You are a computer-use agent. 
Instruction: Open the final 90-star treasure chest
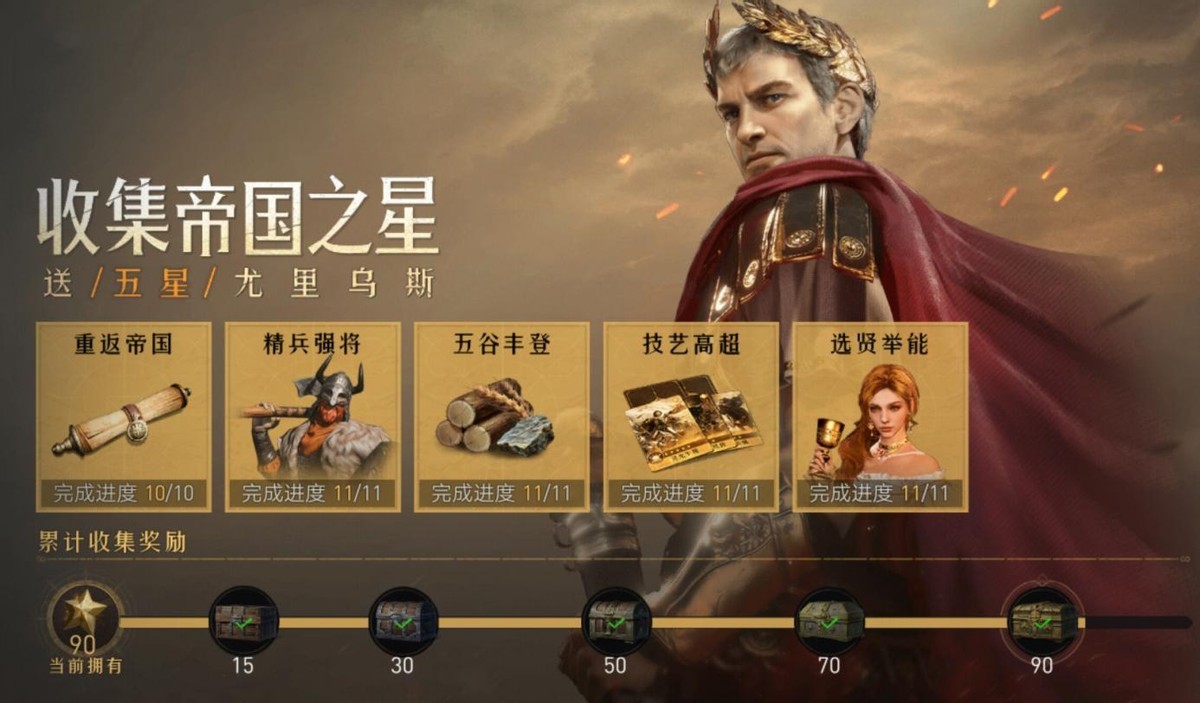1042,621
